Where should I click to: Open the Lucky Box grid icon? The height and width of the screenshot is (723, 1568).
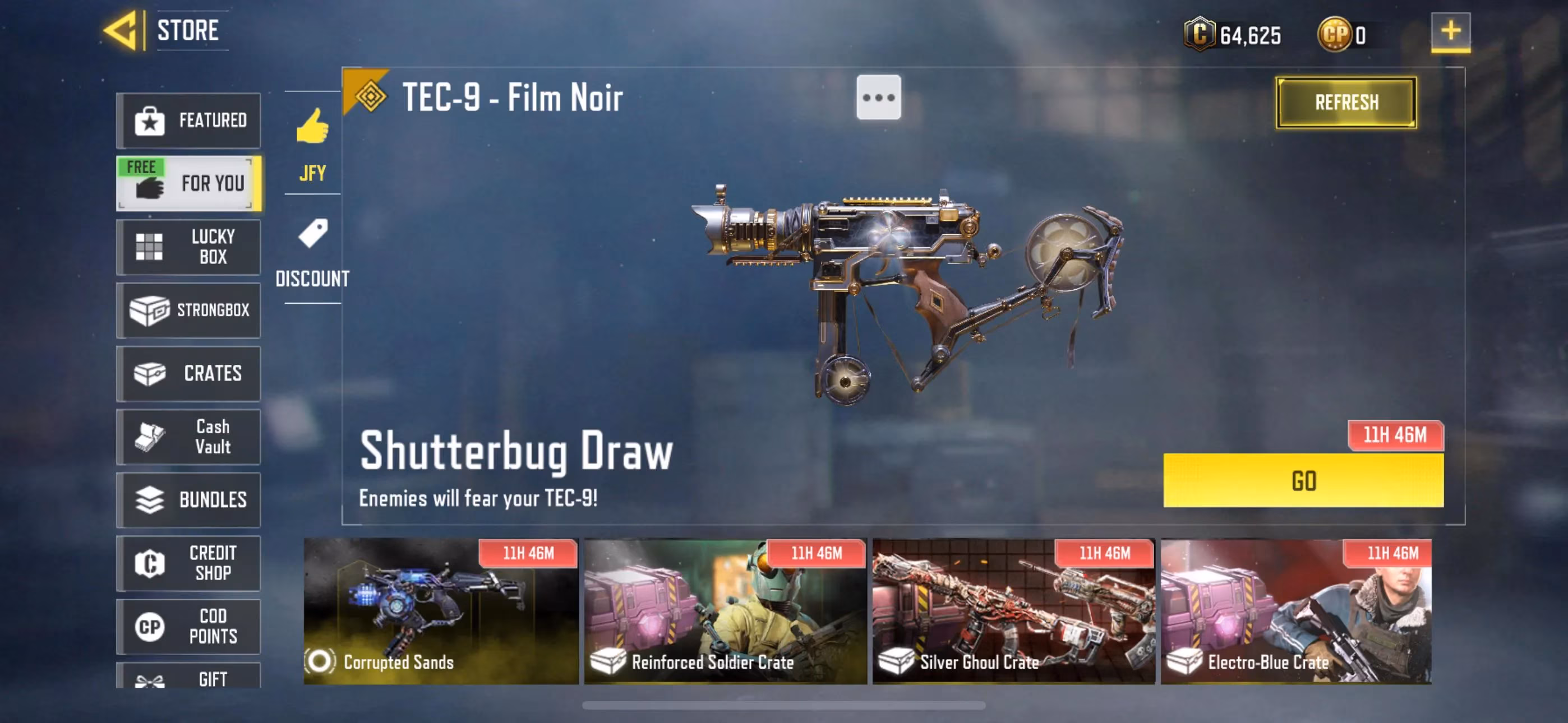coord(151,247)
